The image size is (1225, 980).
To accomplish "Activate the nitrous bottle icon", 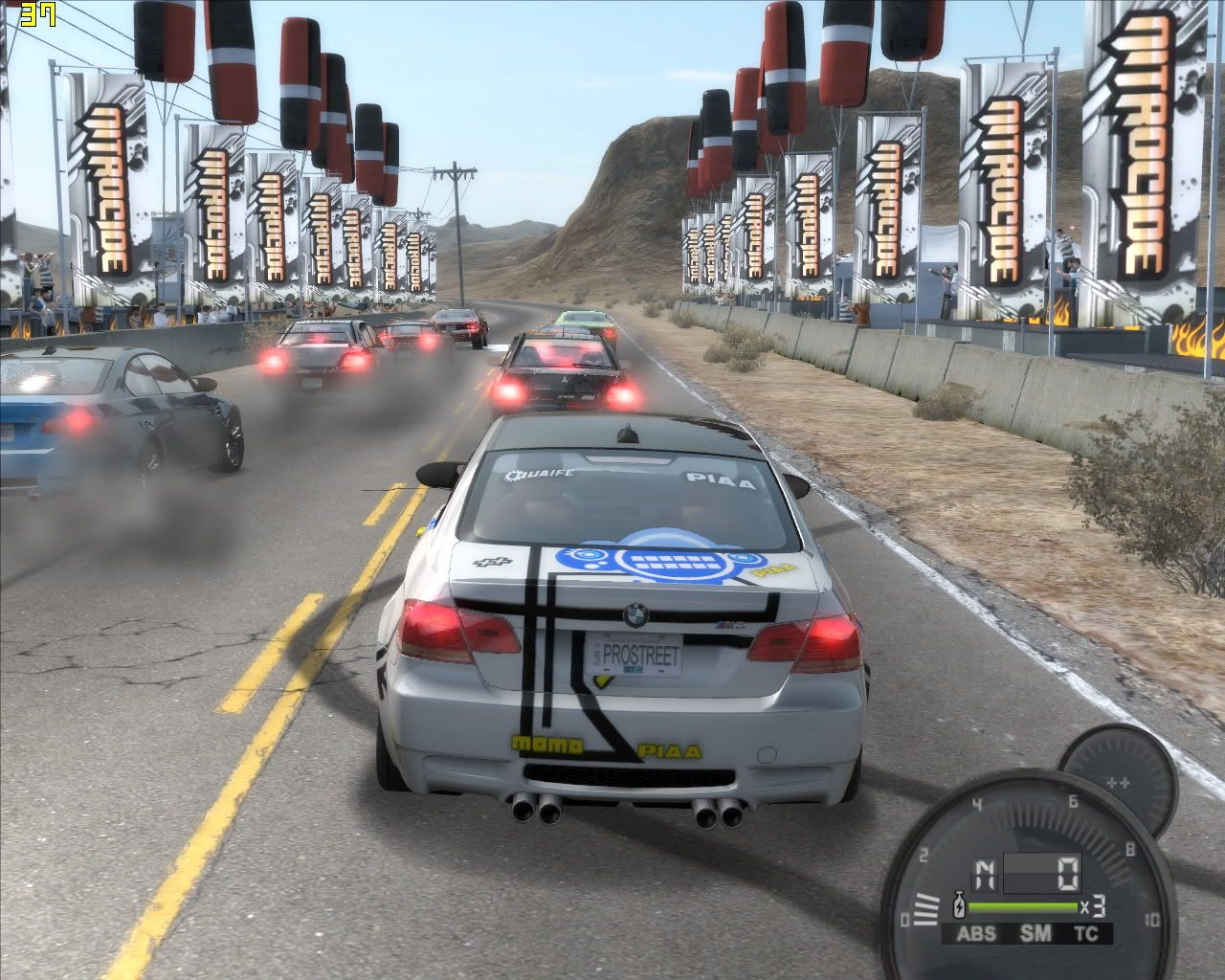I will pyautogui.click(x=956, y=904).
